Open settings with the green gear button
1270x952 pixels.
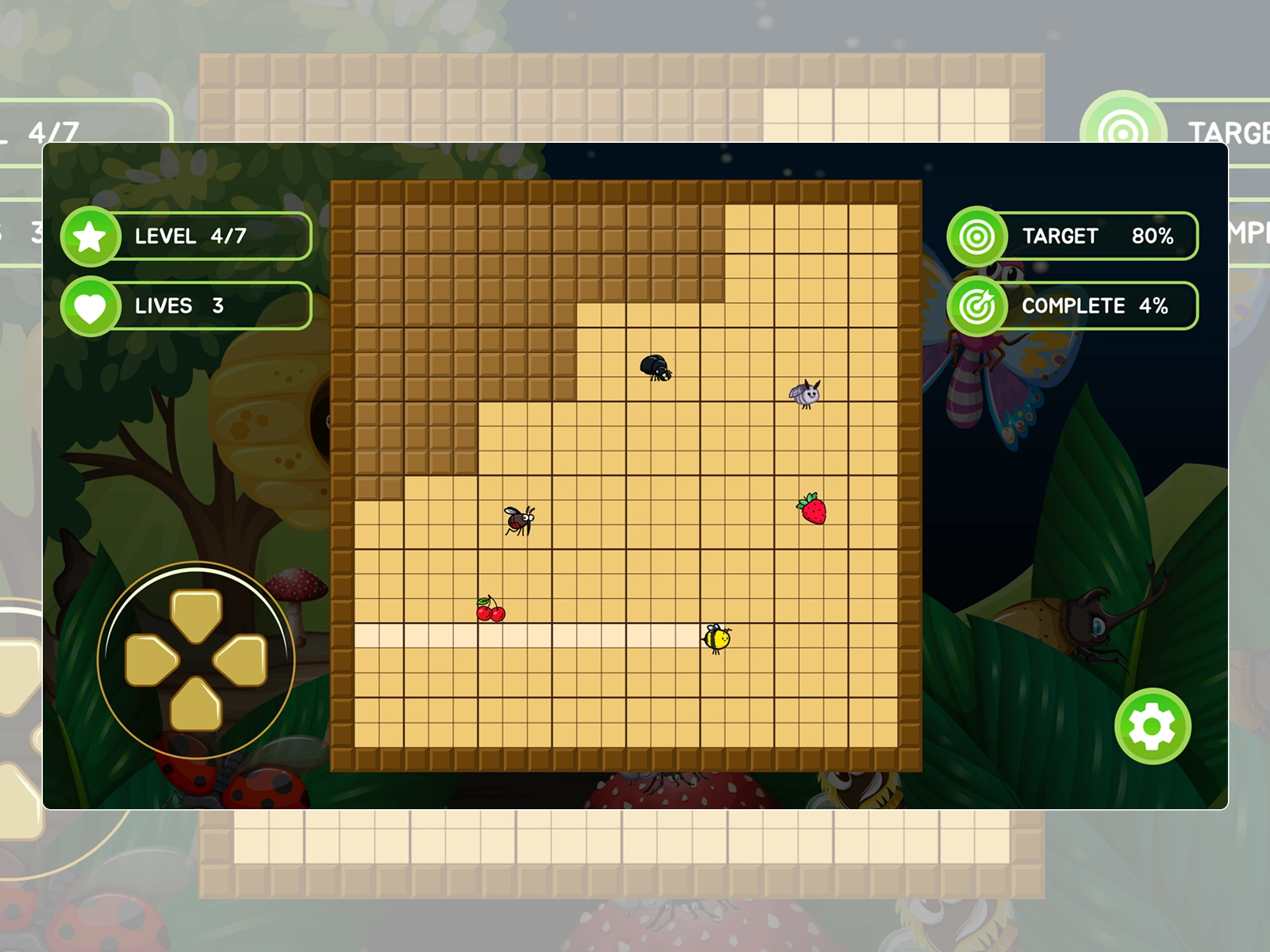1153,726
